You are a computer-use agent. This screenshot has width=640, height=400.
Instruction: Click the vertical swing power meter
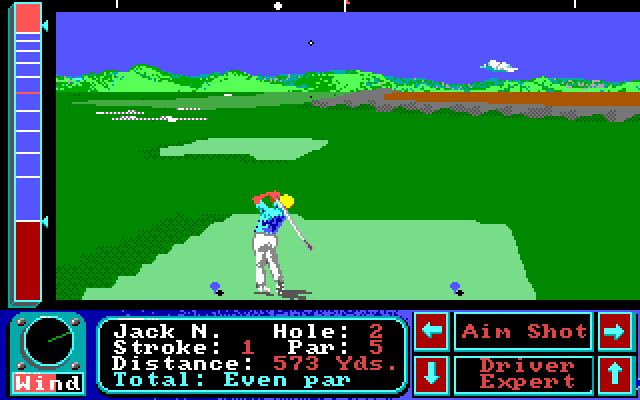(28, 152)
